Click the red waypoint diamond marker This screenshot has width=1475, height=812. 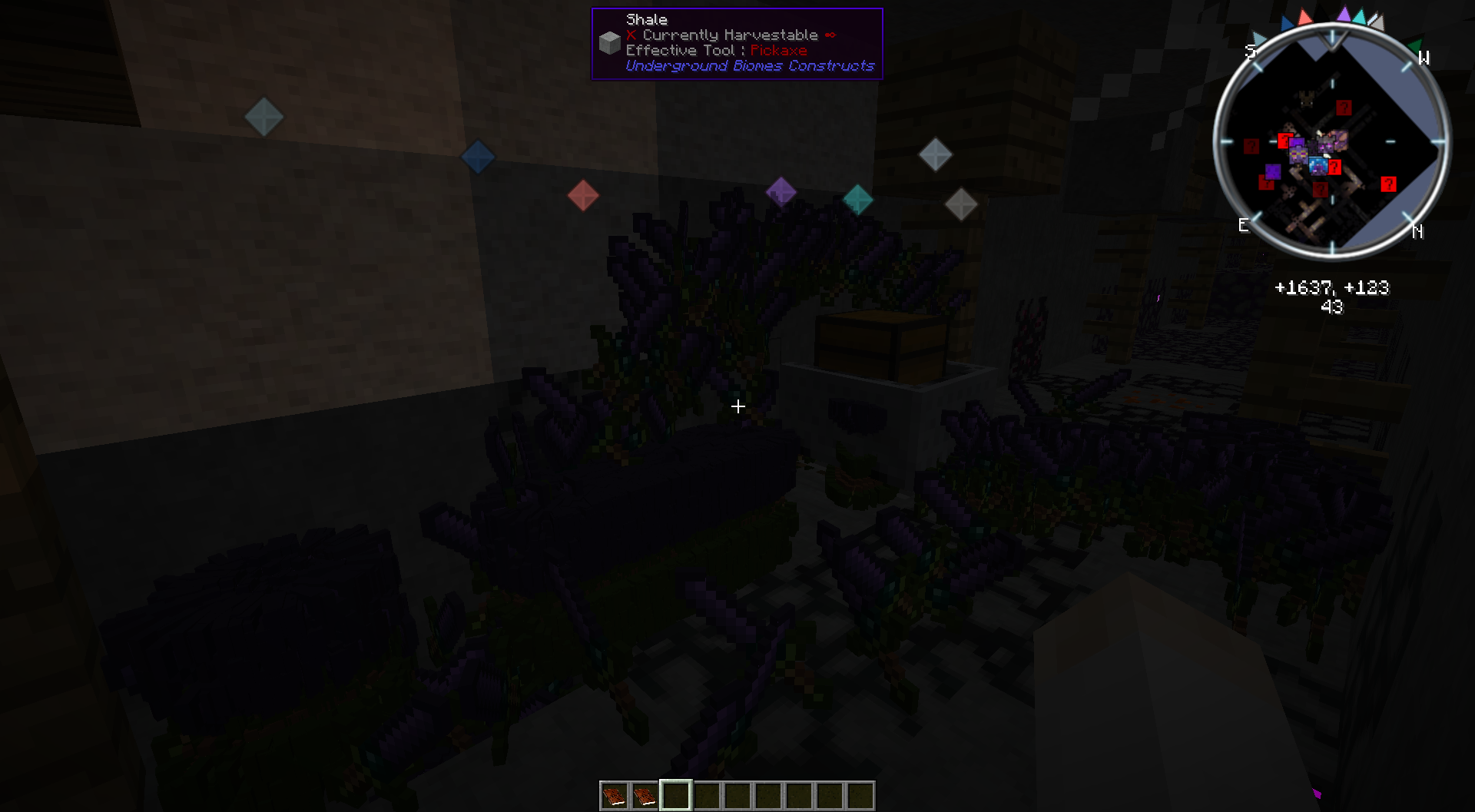coord(583,197)
